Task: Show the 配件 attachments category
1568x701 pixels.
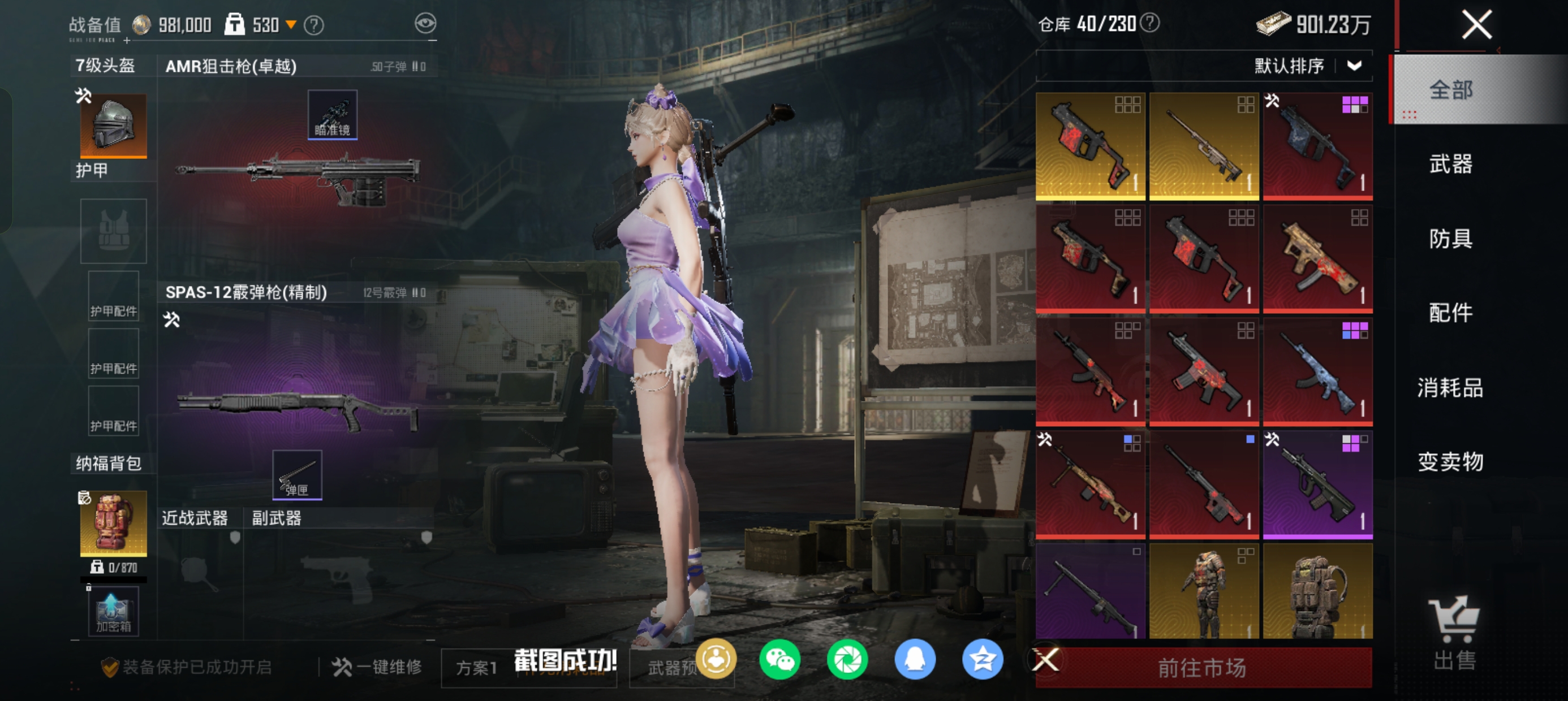Action: pos(1450,313)
